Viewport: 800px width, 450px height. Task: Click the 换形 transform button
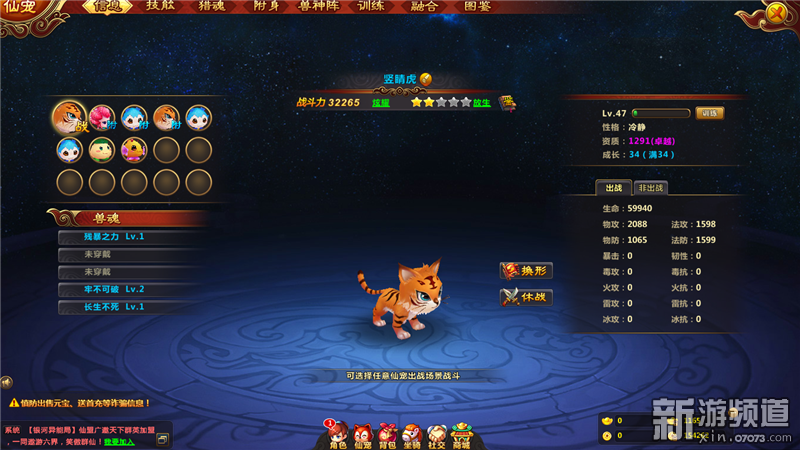pos(526,271)
